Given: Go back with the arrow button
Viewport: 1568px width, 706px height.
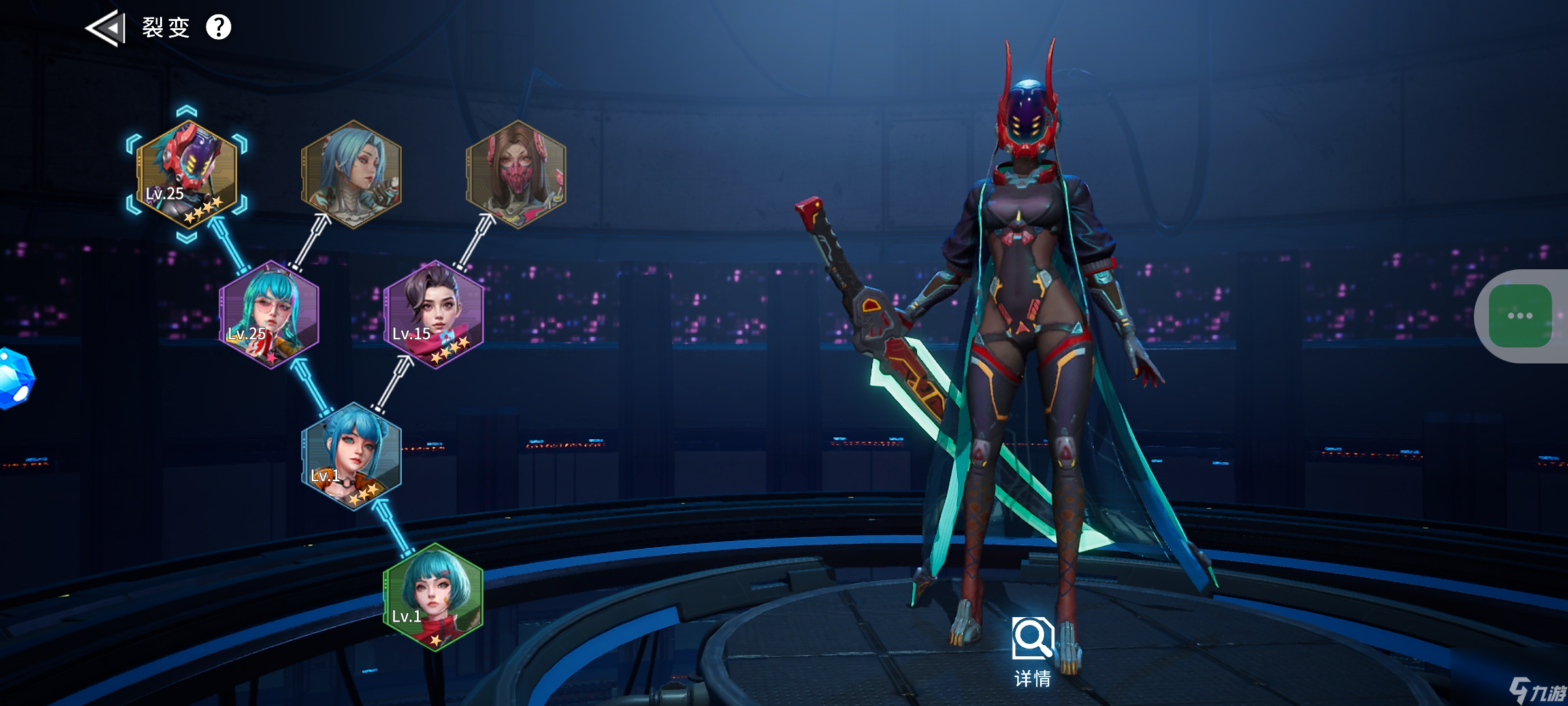Looking at the screenshot, I should [x=106, y=28].
